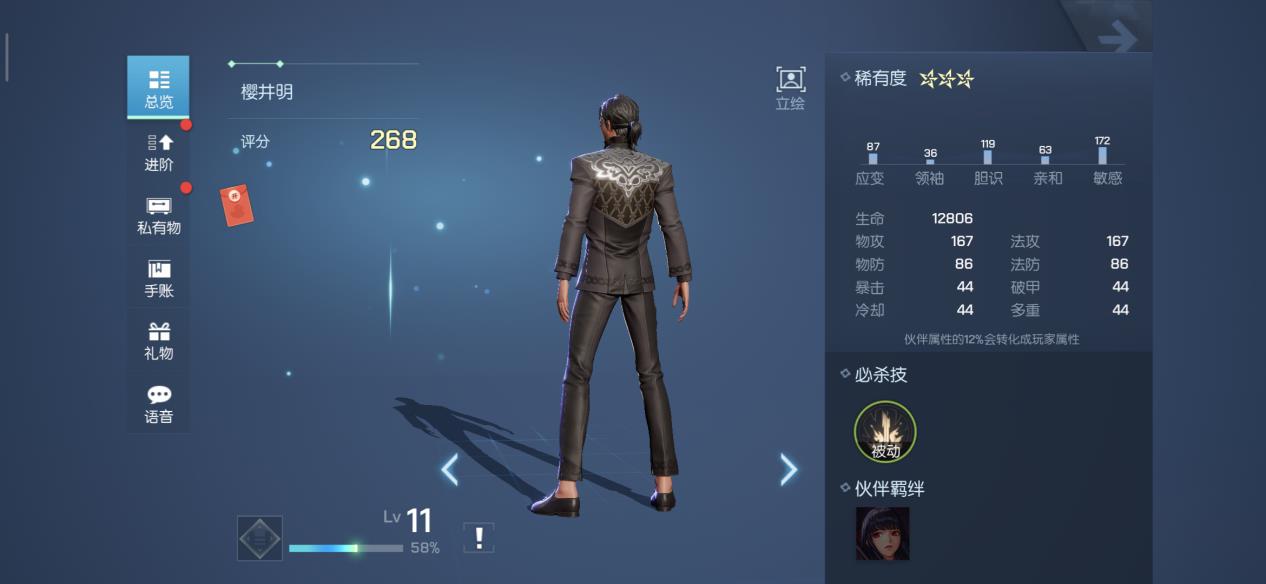1266x584 pixels.
Task: Open the 进阶 advancement tab
Action: click(x=158, y=151)
